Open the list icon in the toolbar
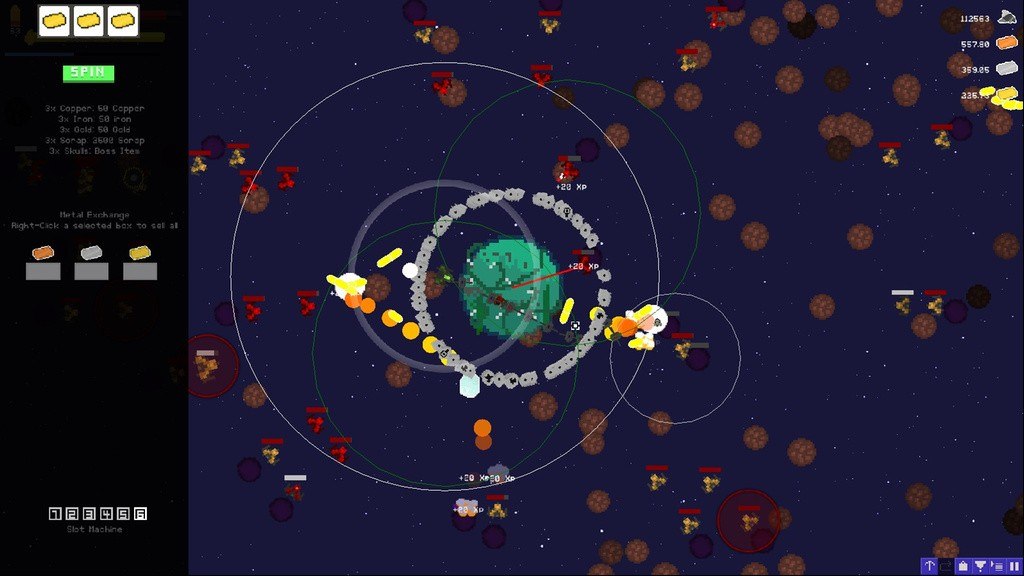 [998, 566]
